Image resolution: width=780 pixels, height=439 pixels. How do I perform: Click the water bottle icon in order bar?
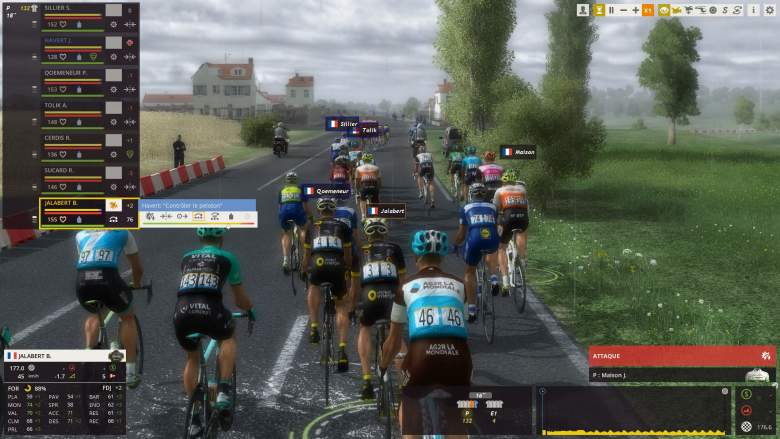[x=230, y=216]
